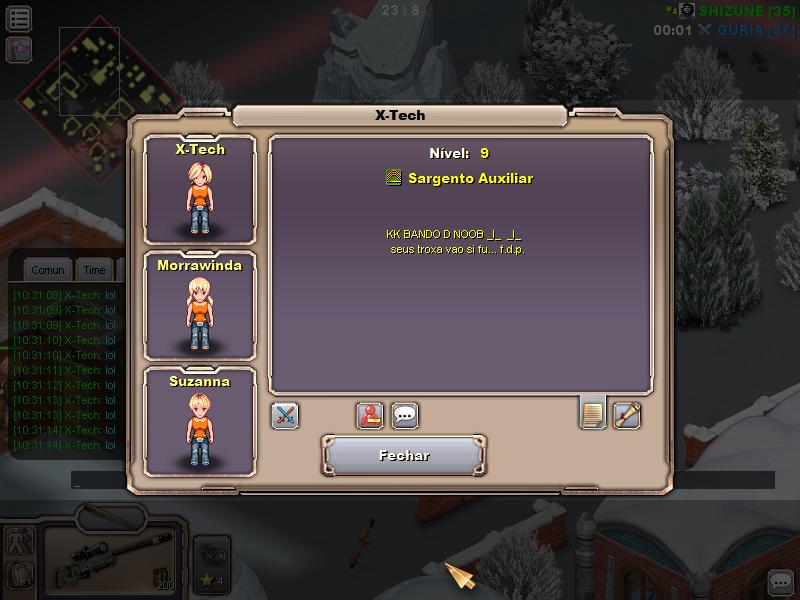The height and width of the screenshot is (600, 800).
Task: Open the Comun chat tab
Action: point(48,270)
